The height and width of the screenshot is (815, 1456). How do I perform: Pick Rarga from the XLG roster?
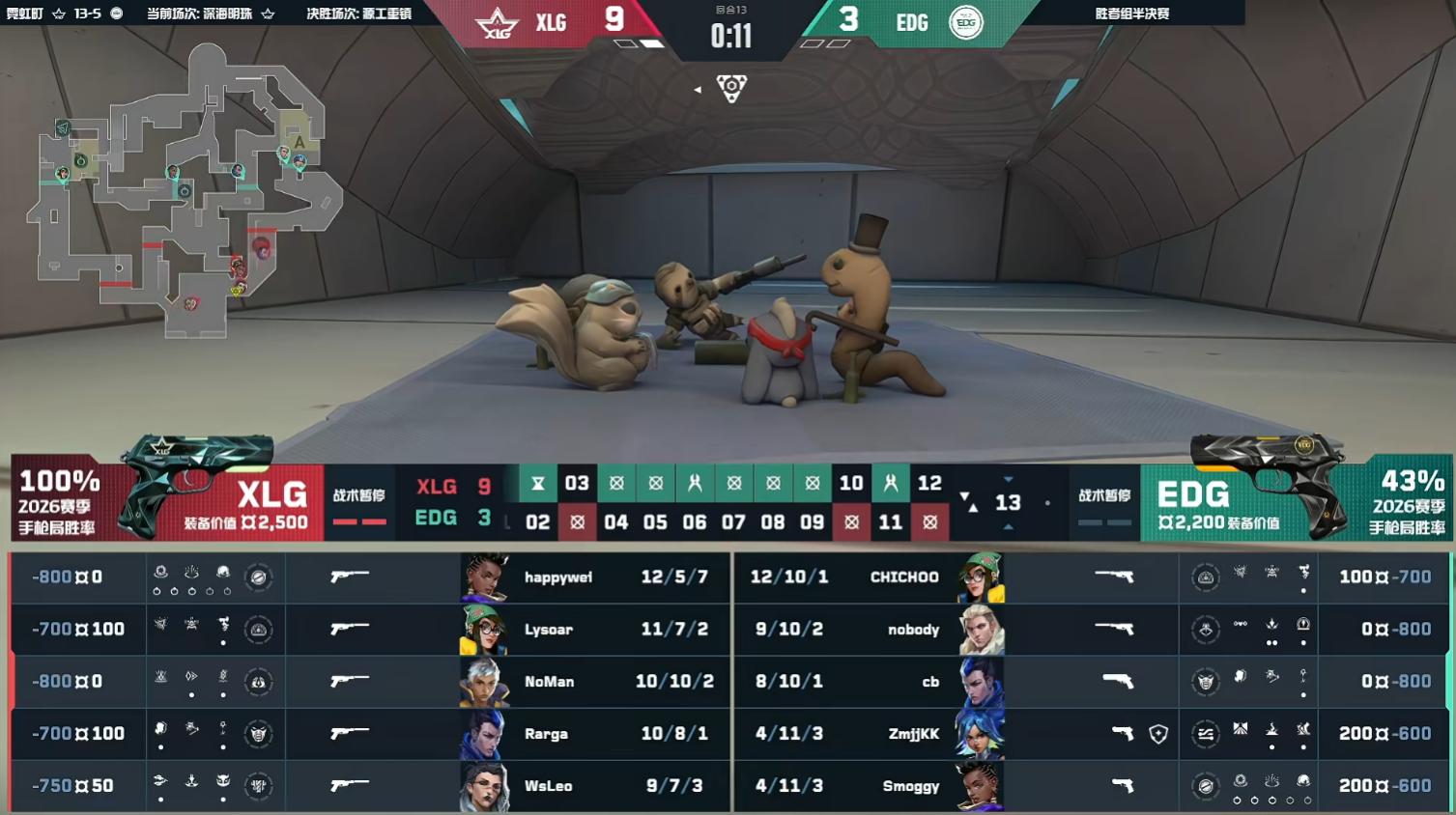(546, 734)
